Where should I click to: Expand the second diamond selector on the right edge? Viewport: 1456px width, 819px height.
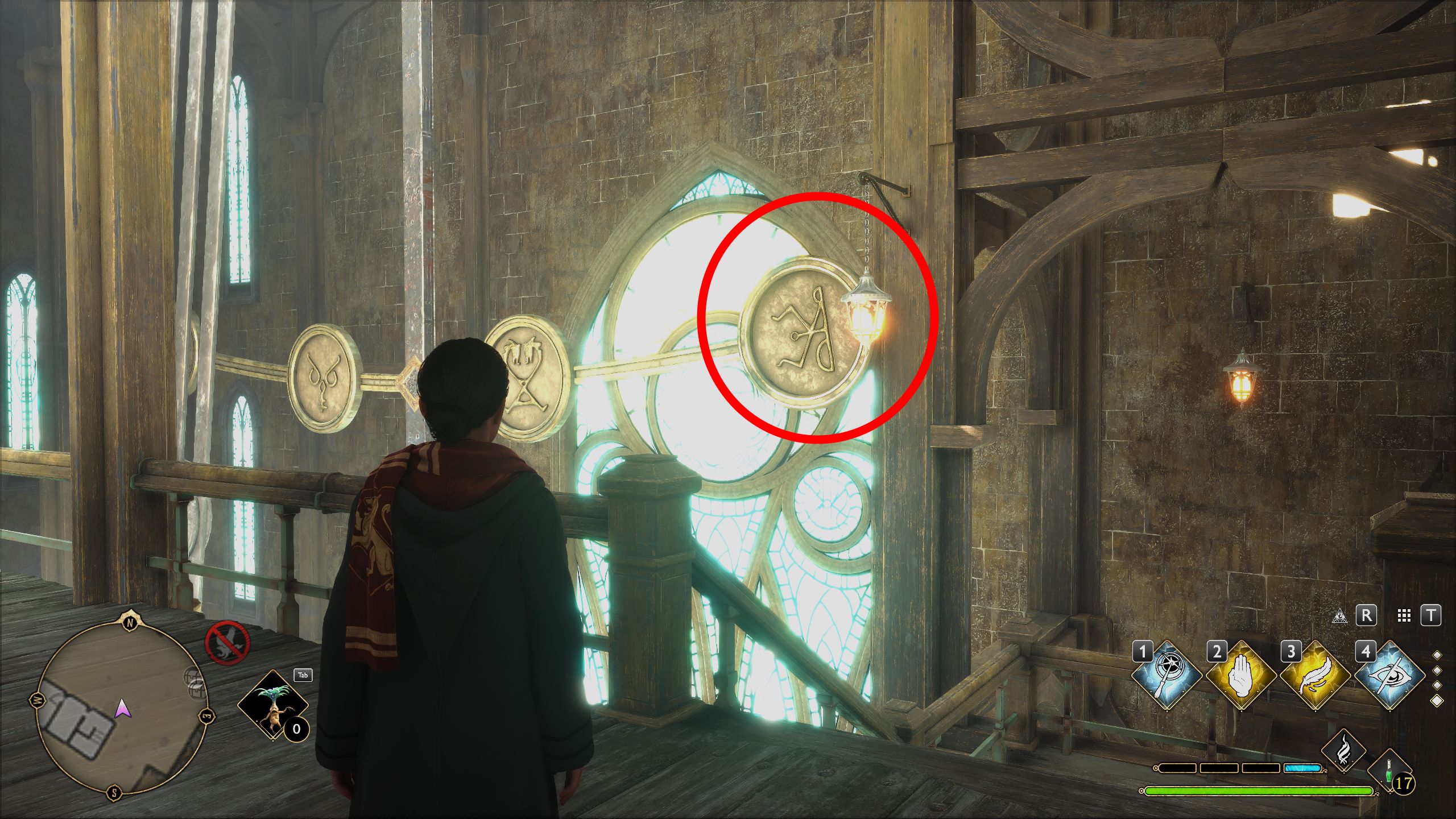point(1437,670)
